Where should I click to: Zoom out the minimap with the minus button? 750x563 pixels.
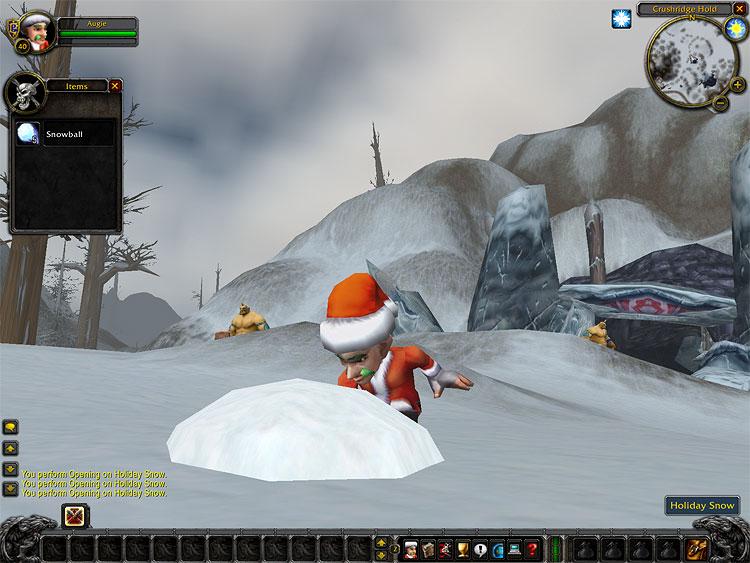click(721, 101)
